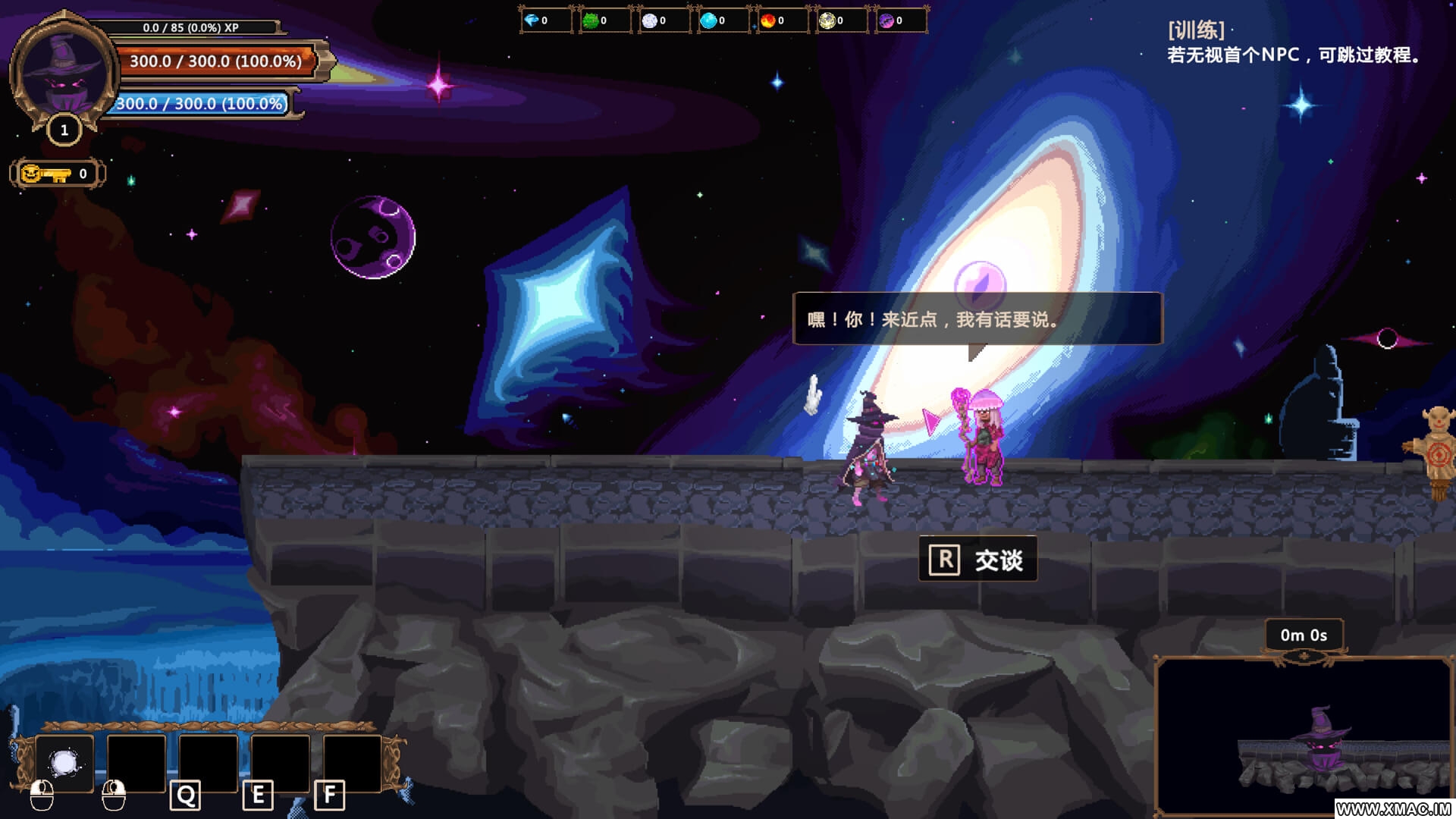This screenshot has width=1456, height=819.
Task: Select the white orb spell slot
Action: pyautogui.click(x=64, y=762)
